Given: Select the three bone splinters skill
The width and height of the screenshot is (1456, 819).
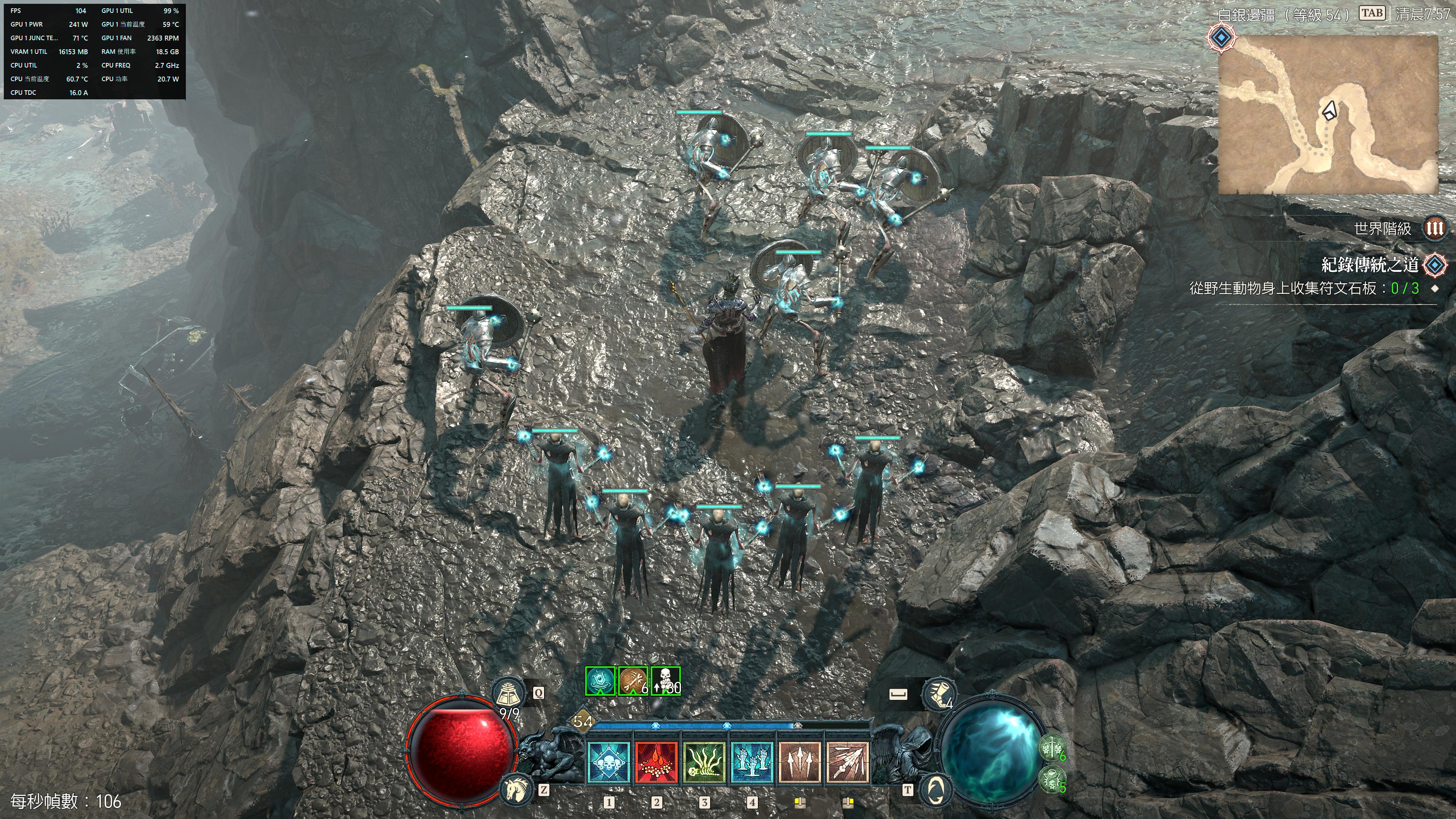Looking at the screenshot, I should 800,762.
